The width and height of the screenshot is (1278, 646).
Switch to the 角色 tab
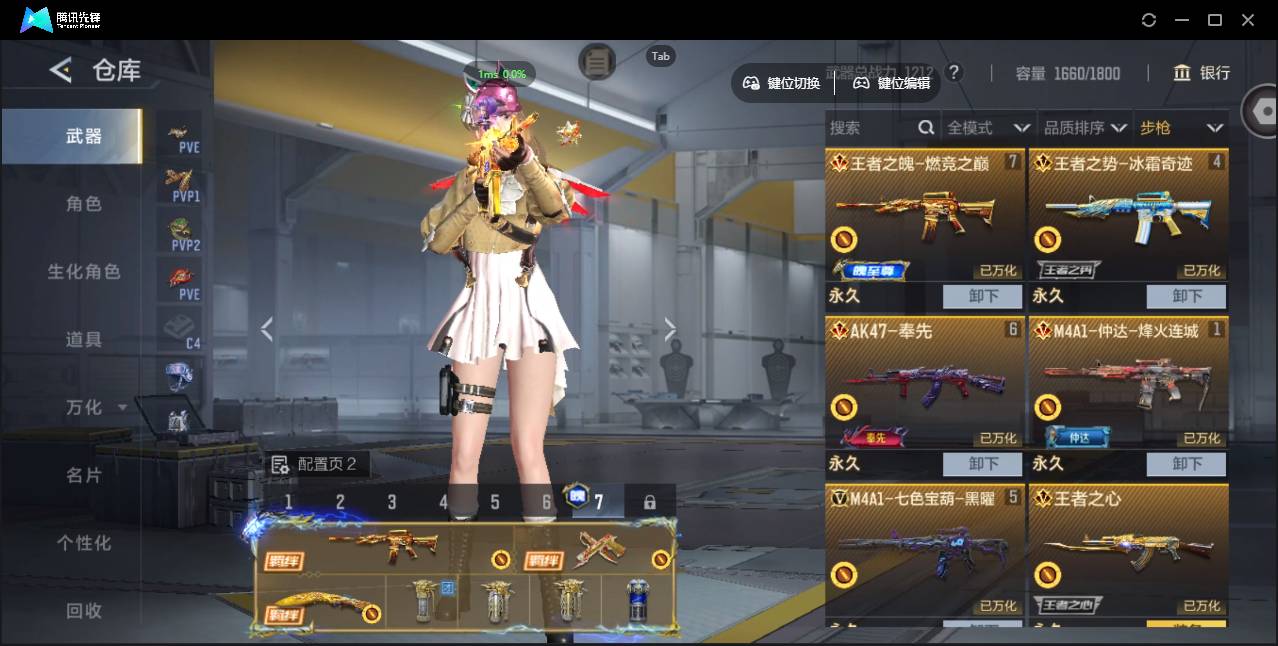coord(84,204)
